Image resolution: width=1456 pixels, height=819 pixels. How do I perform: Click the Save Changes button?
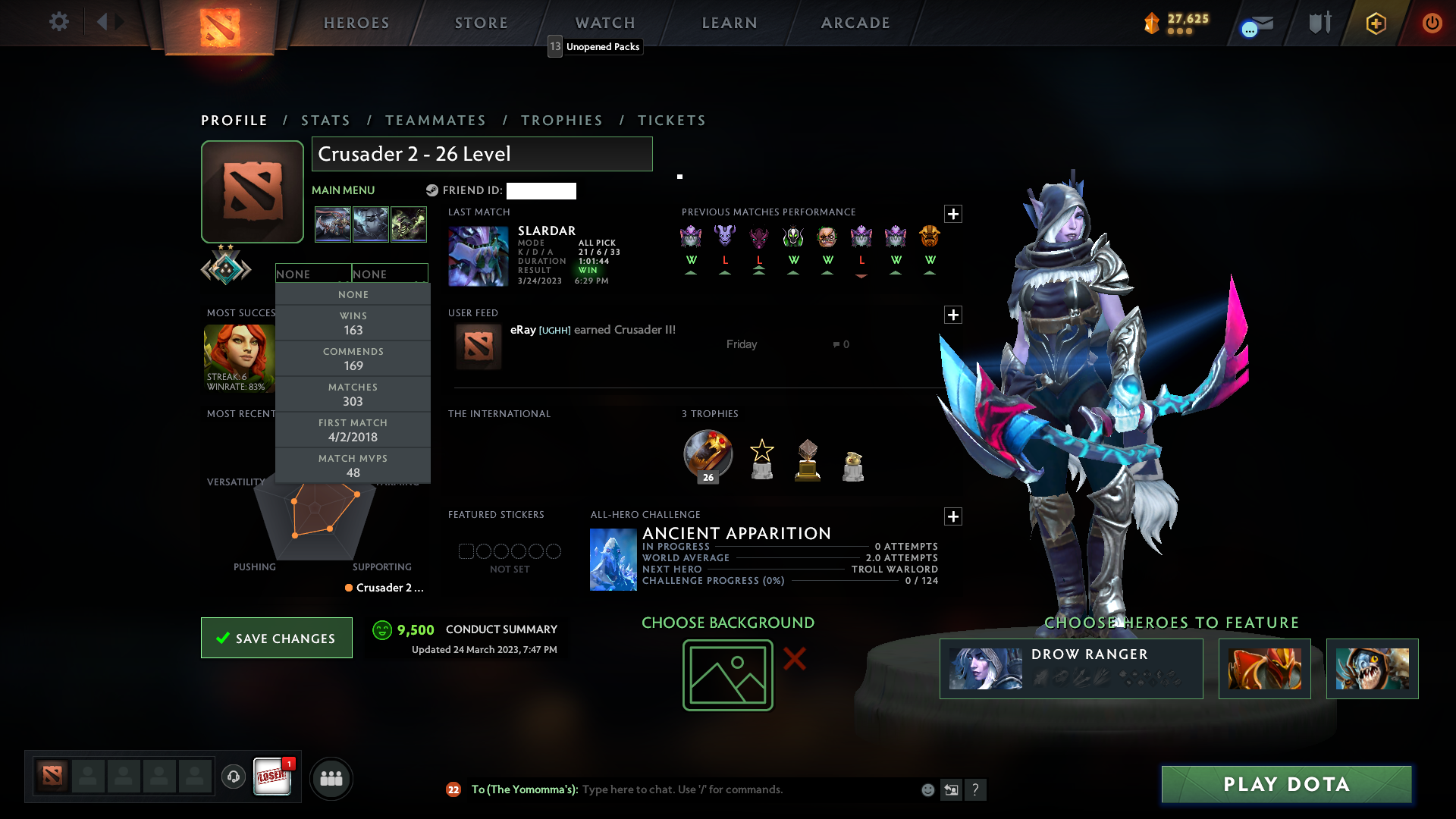click(x=276, y=638)
